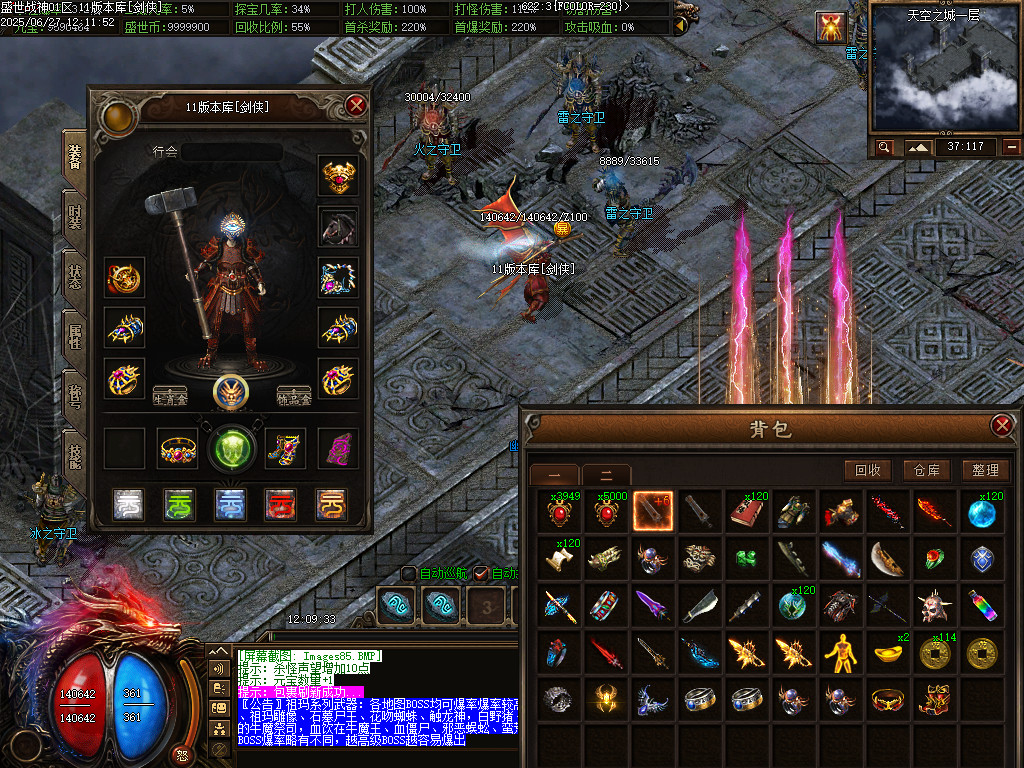Select the rainbow potion bottle item

pyautogui.click(x=983, y=606)
